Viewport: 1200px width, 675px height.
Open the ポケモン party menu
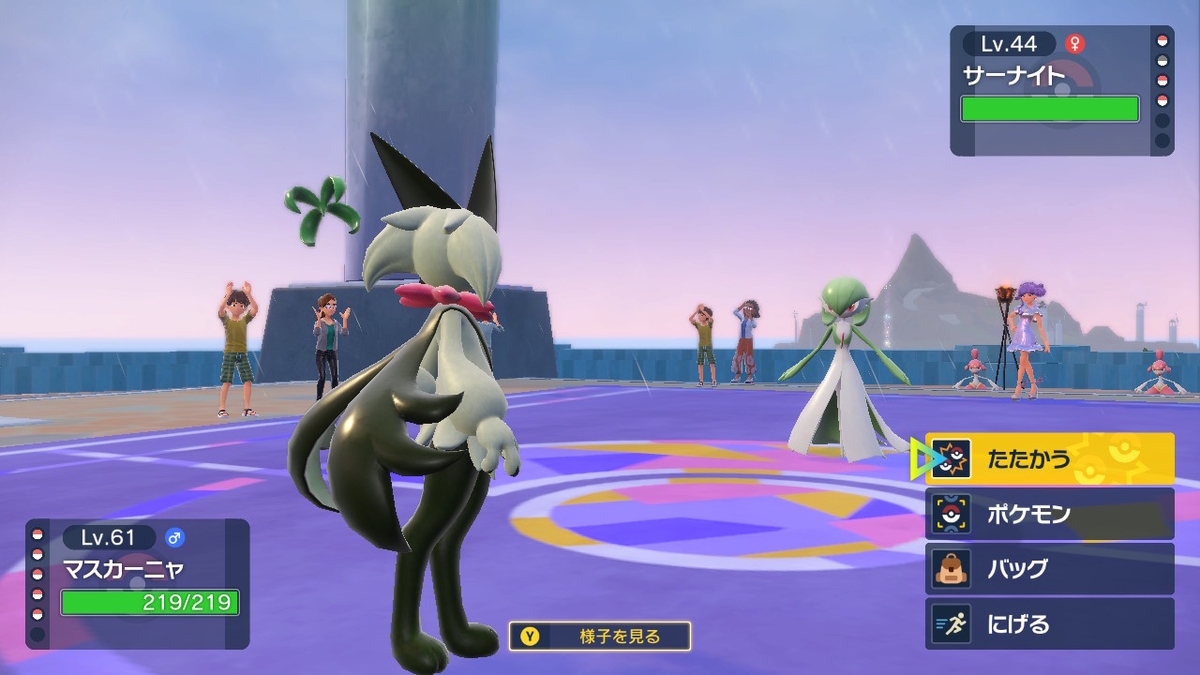(1049, 514)
